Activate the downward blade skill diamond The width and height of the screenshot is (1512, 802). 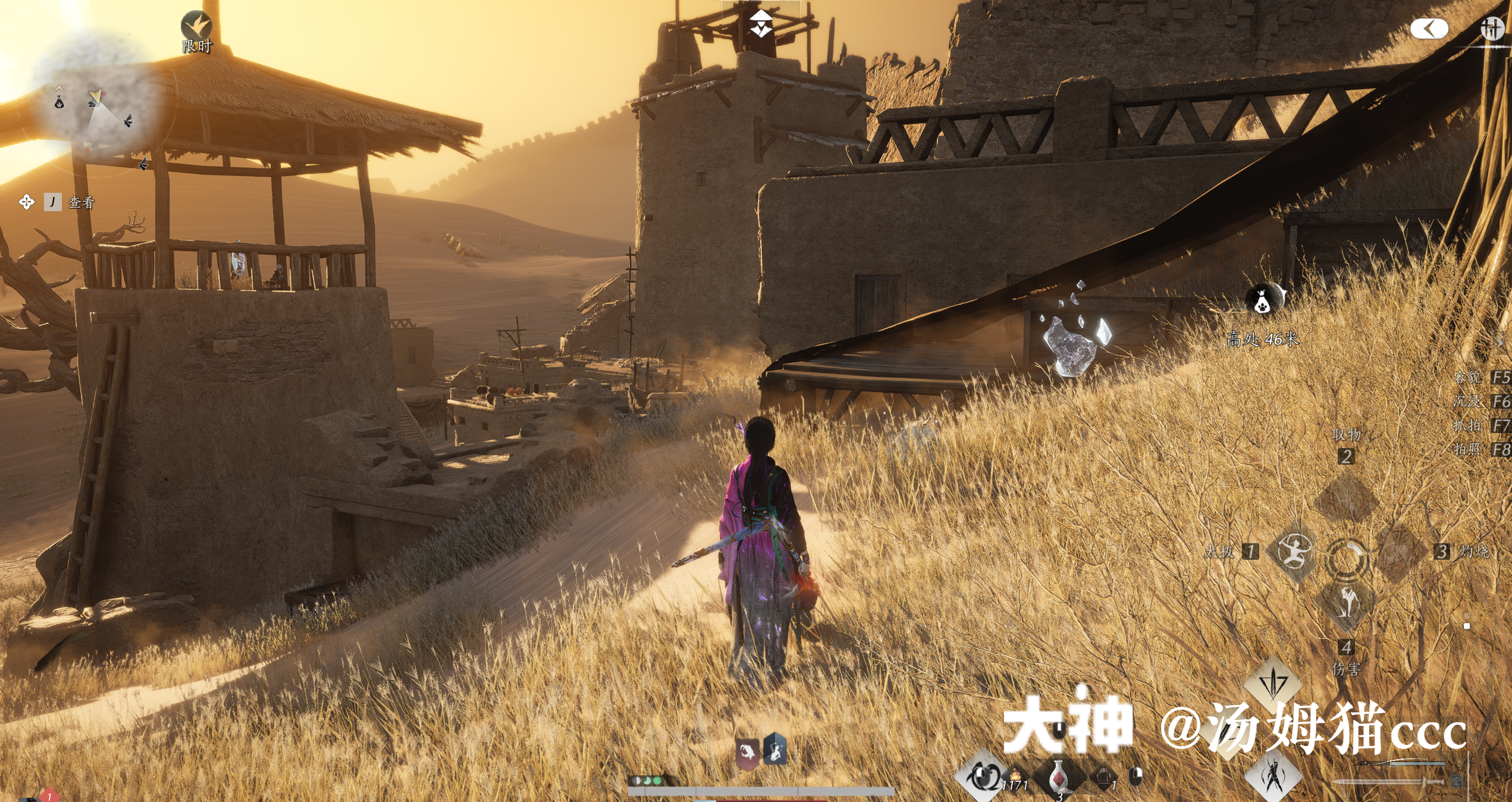click(x=1273, y=684)
